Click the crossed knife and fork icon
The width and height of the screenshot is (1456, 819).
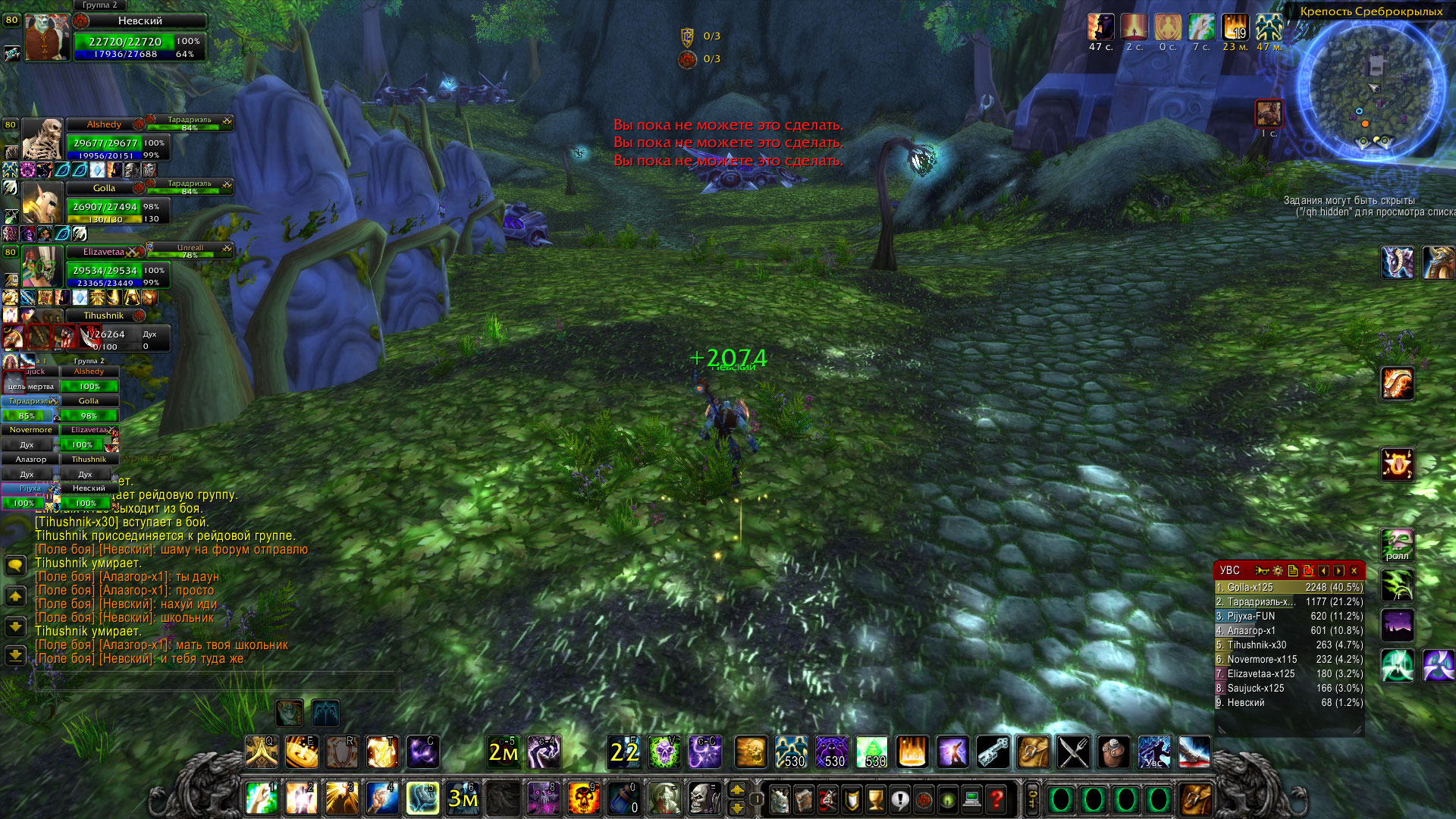[x=1073, y=752]
